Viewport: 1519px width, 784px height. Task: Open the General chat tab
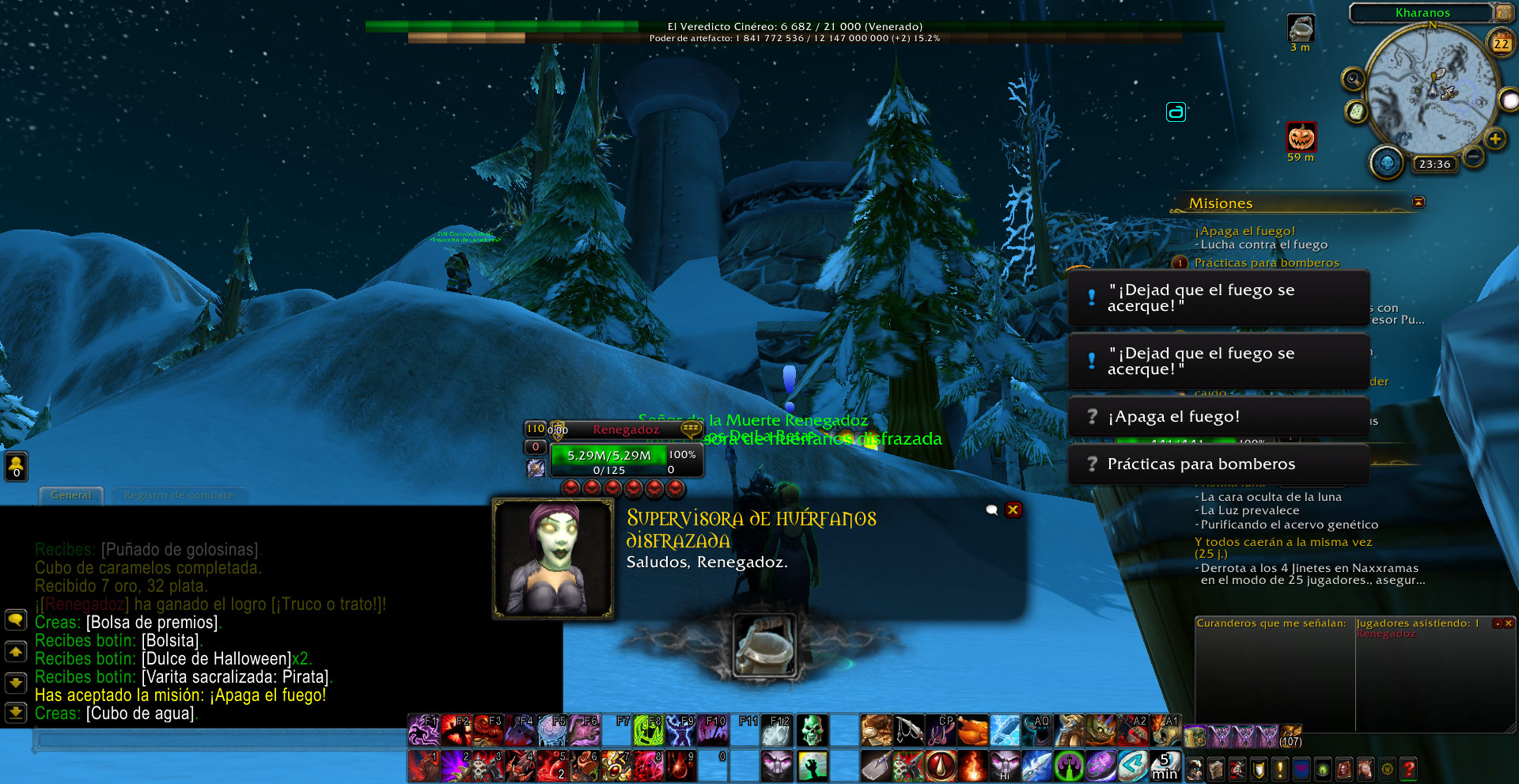[x=71, y=495]
